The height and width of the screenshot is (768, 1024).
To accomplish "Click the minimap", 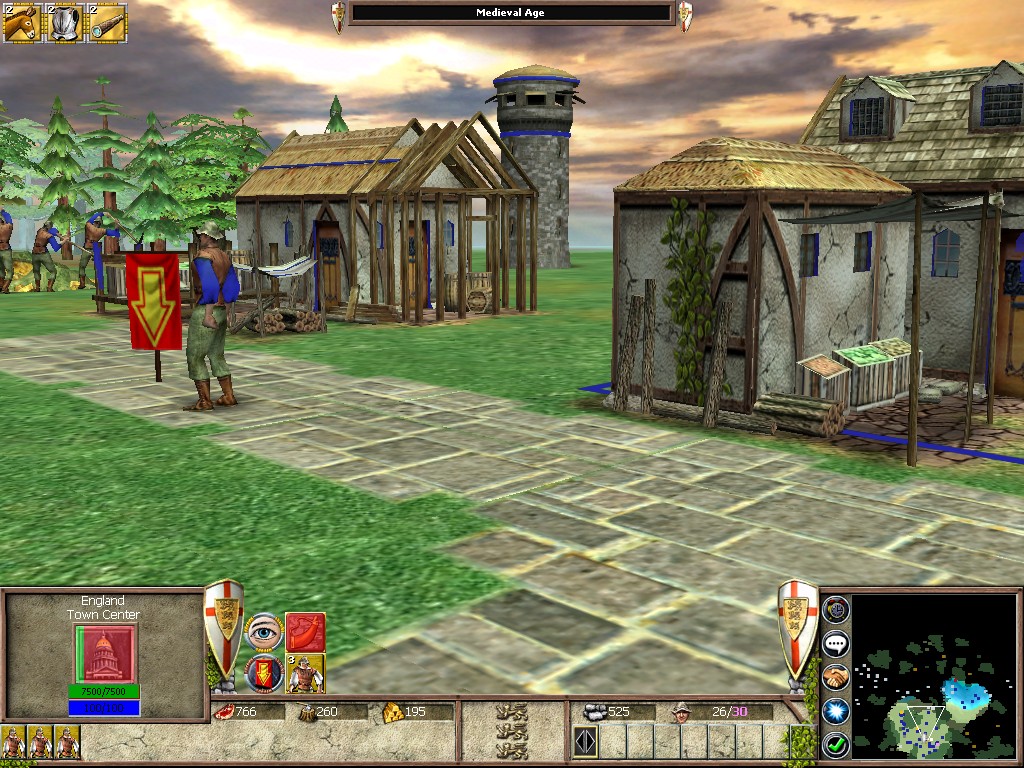I will pos(932,676).
